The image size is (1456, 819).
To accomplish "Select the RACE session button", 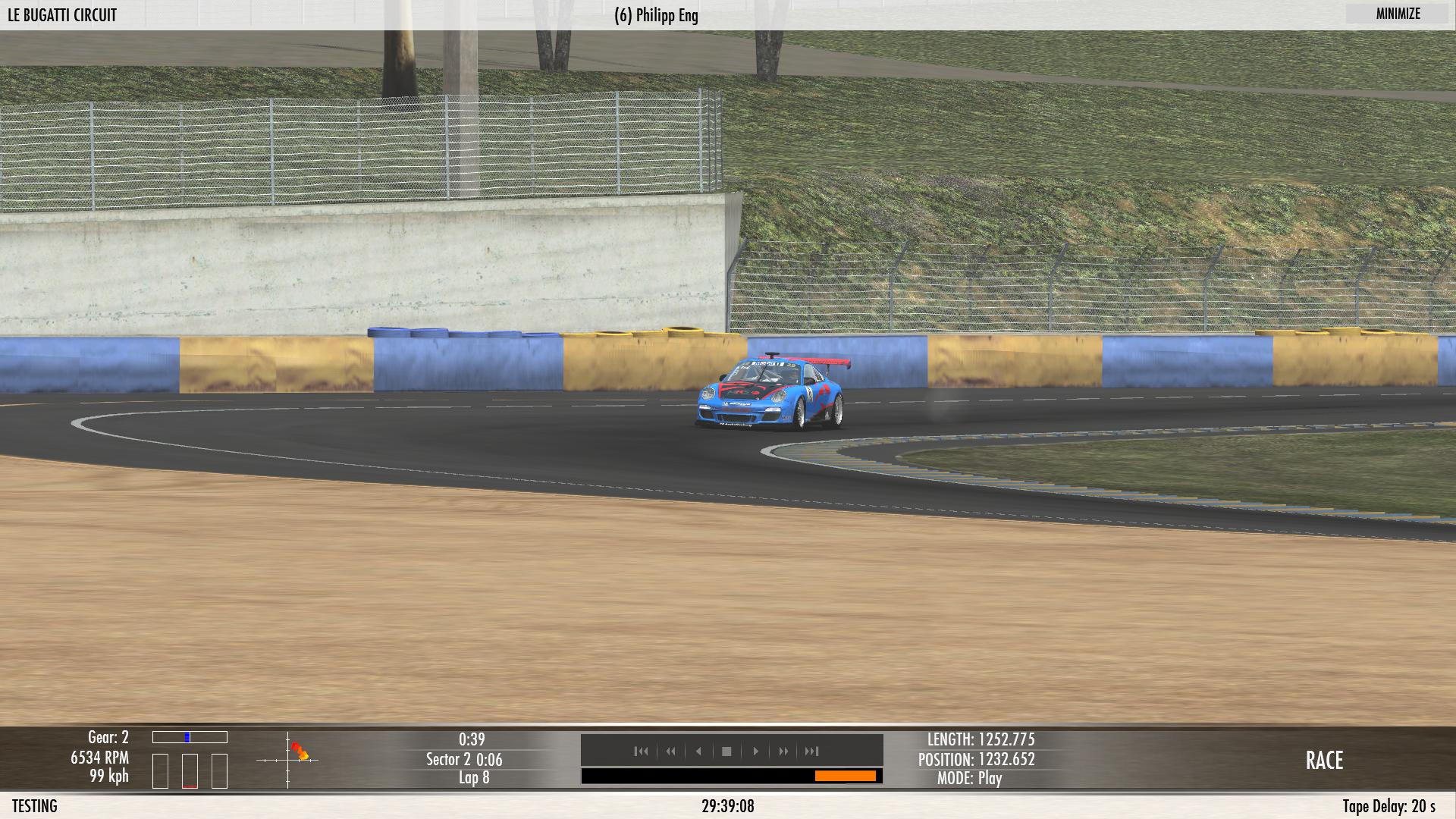I will [1324, 761].
